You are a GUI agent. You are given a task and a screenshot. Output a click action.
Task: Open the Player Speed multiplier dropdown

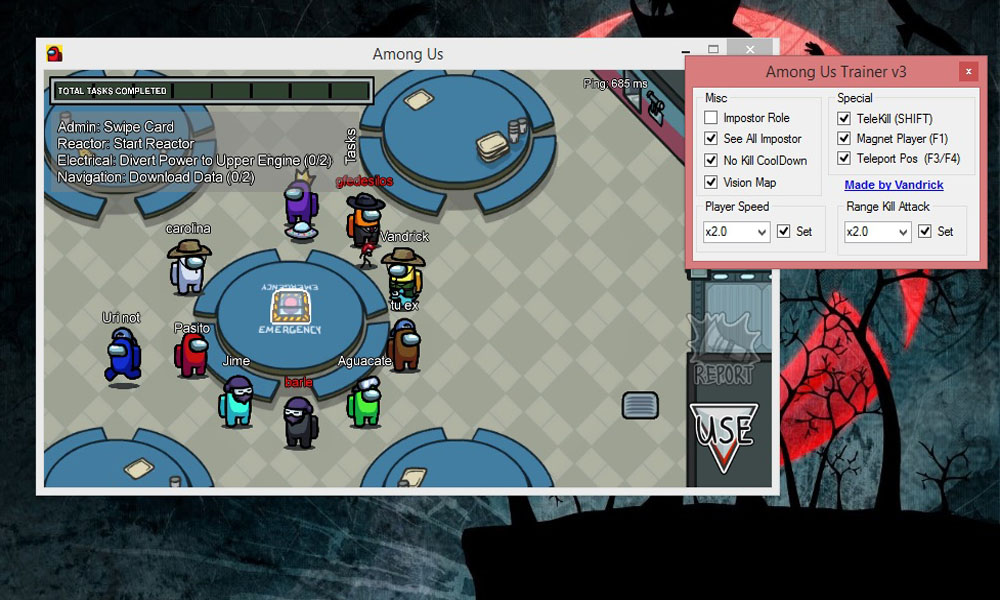click(736, 232)
